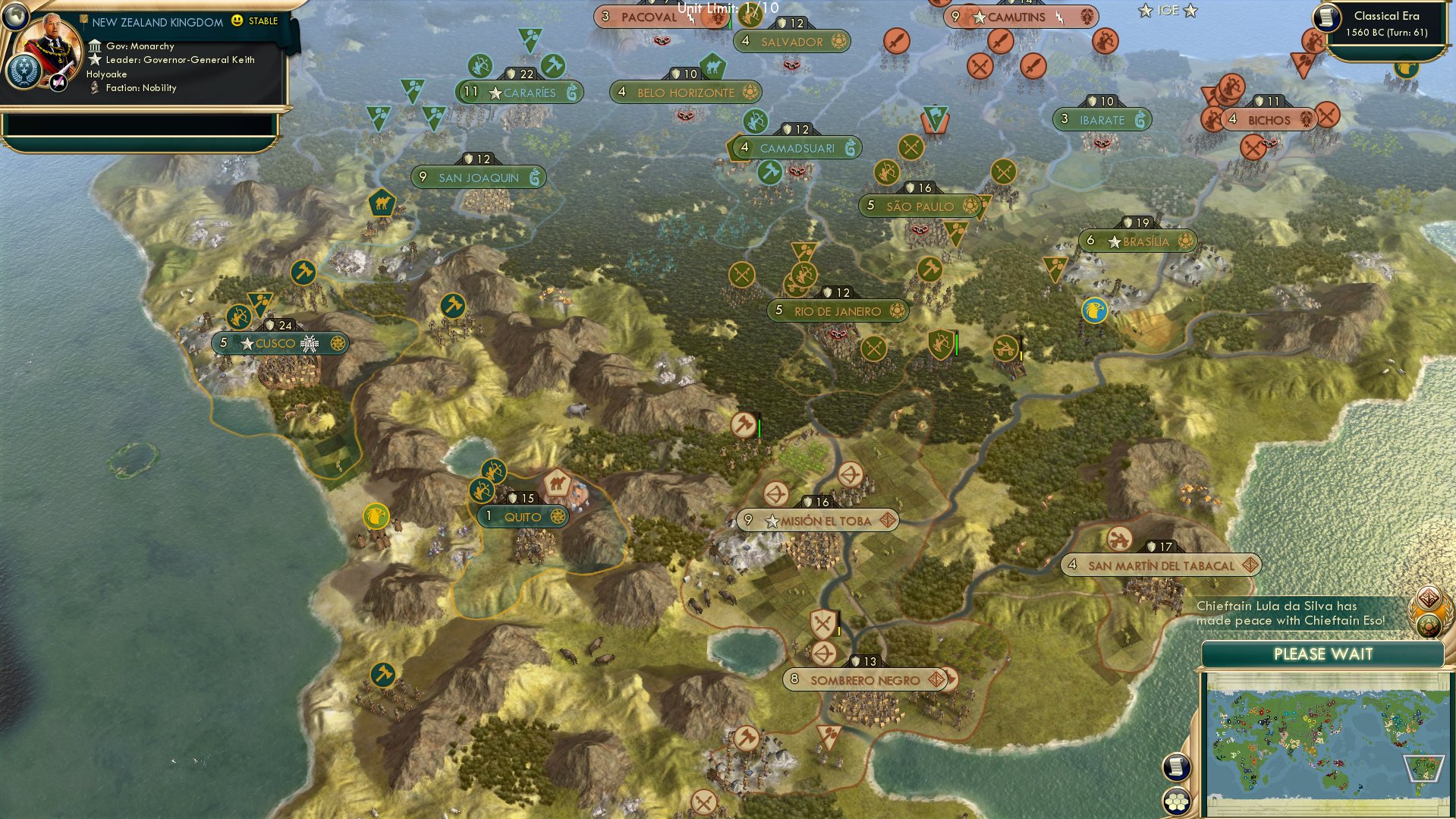
Task: Click the faith icon on Misión El Toba's banner
Action: point(886,521)
